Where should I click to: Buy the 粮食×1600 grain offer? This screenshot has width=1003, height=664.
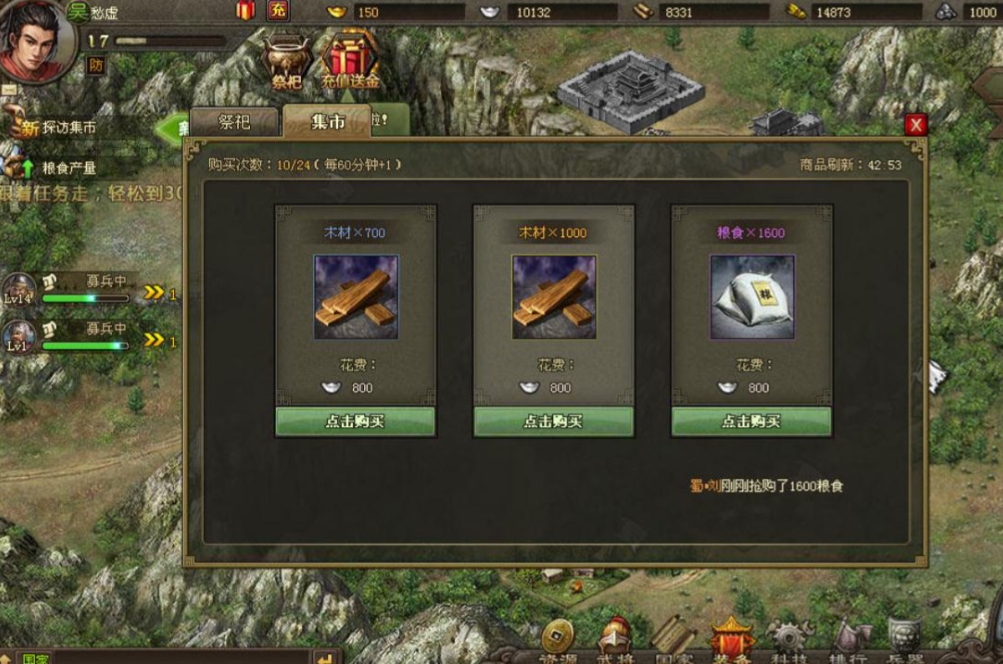tap(751, 421)
